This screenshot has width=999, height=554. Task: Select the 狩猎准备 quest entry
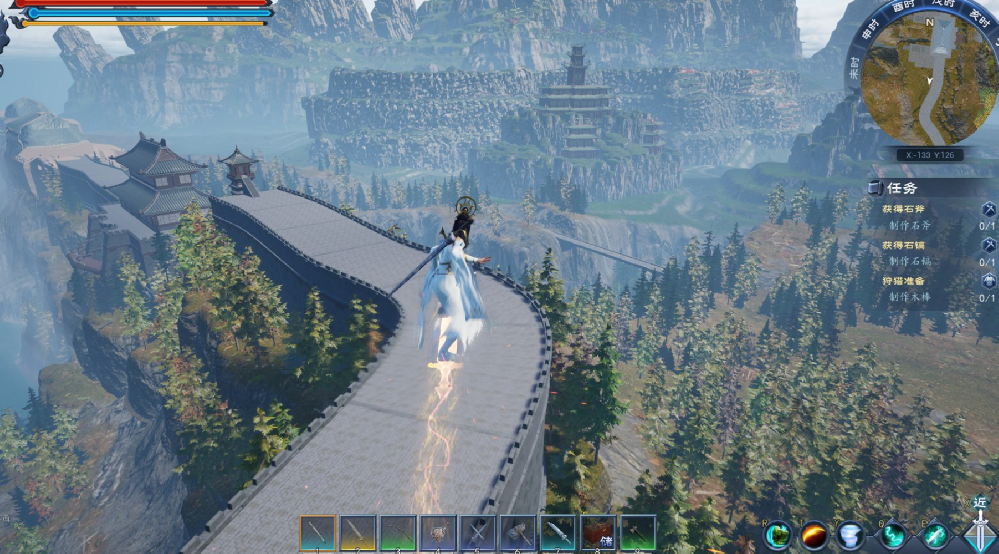click(904, 282)
